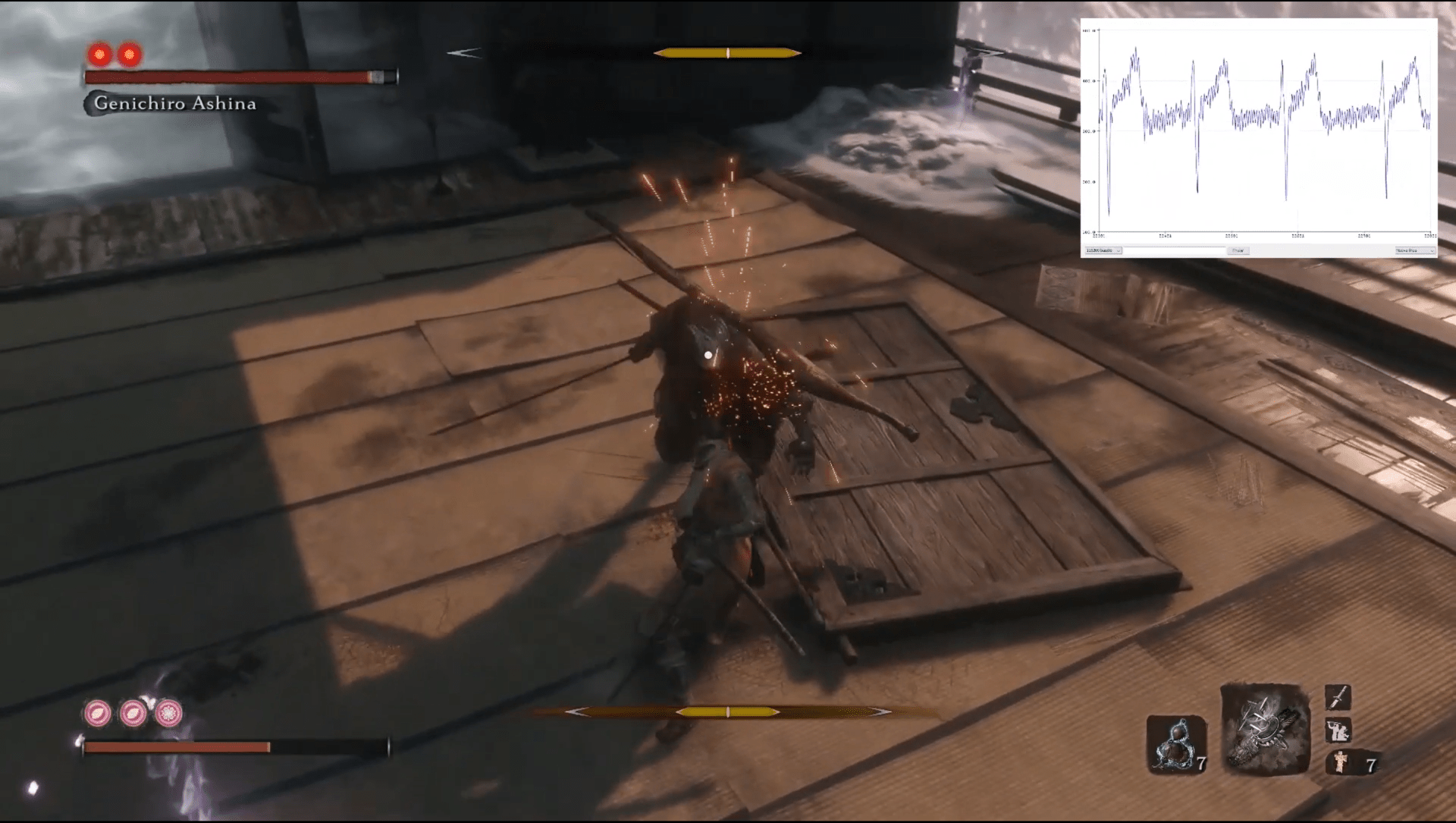Viewport: 1456px width, 823px height.
Task: Select the Healing Gourd item slot
Action: point(1174,745)
